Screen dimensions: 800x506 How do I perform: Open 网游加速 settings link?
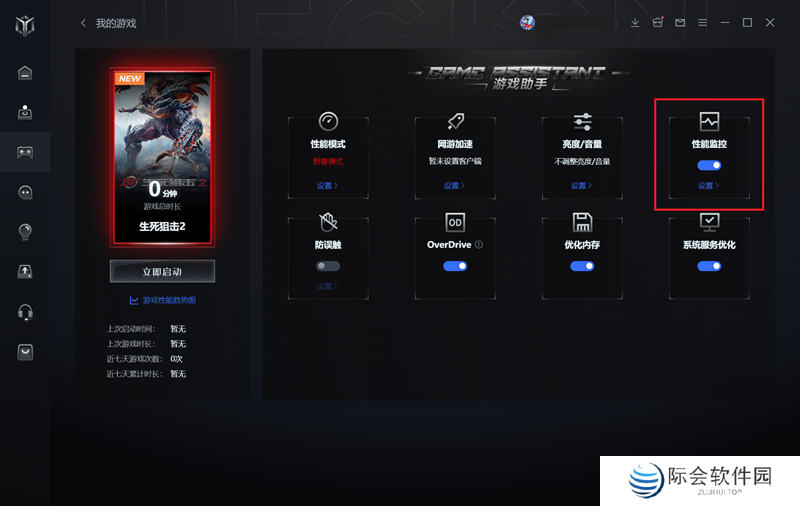[x=455, y=186]
